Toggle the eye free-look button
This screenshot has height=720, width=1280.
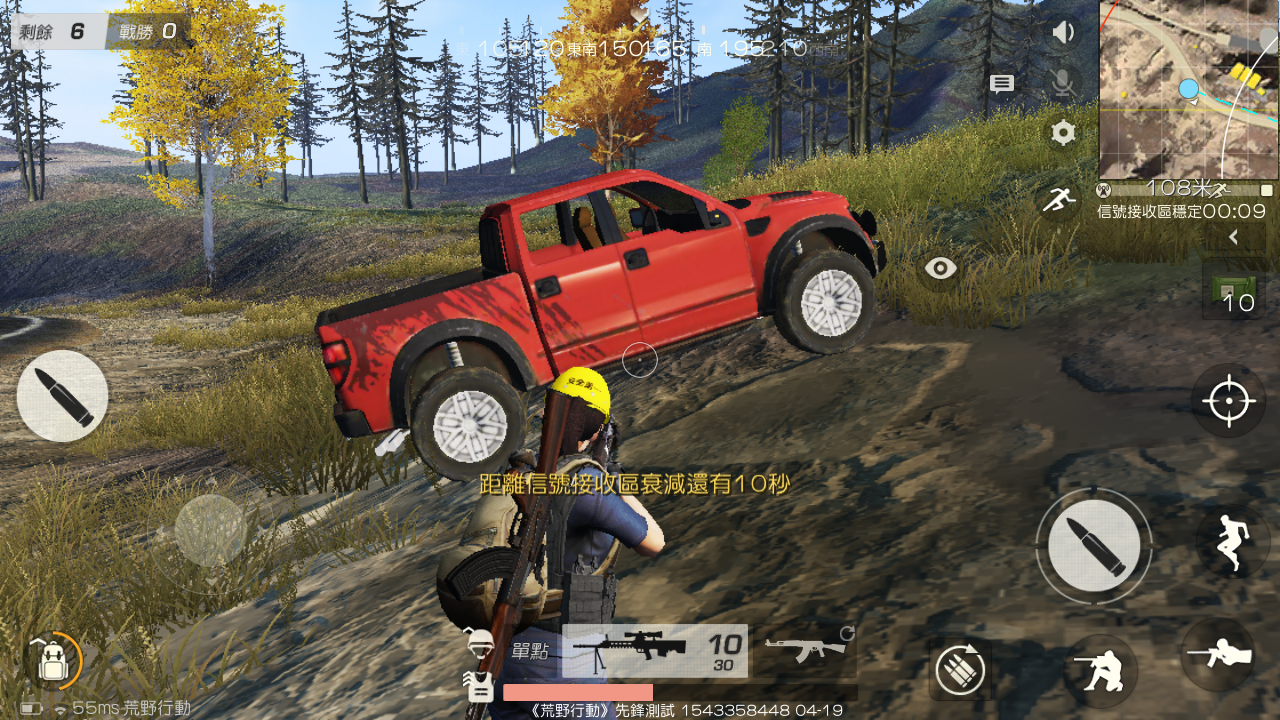pyautogui.click(x=941, y=268)
